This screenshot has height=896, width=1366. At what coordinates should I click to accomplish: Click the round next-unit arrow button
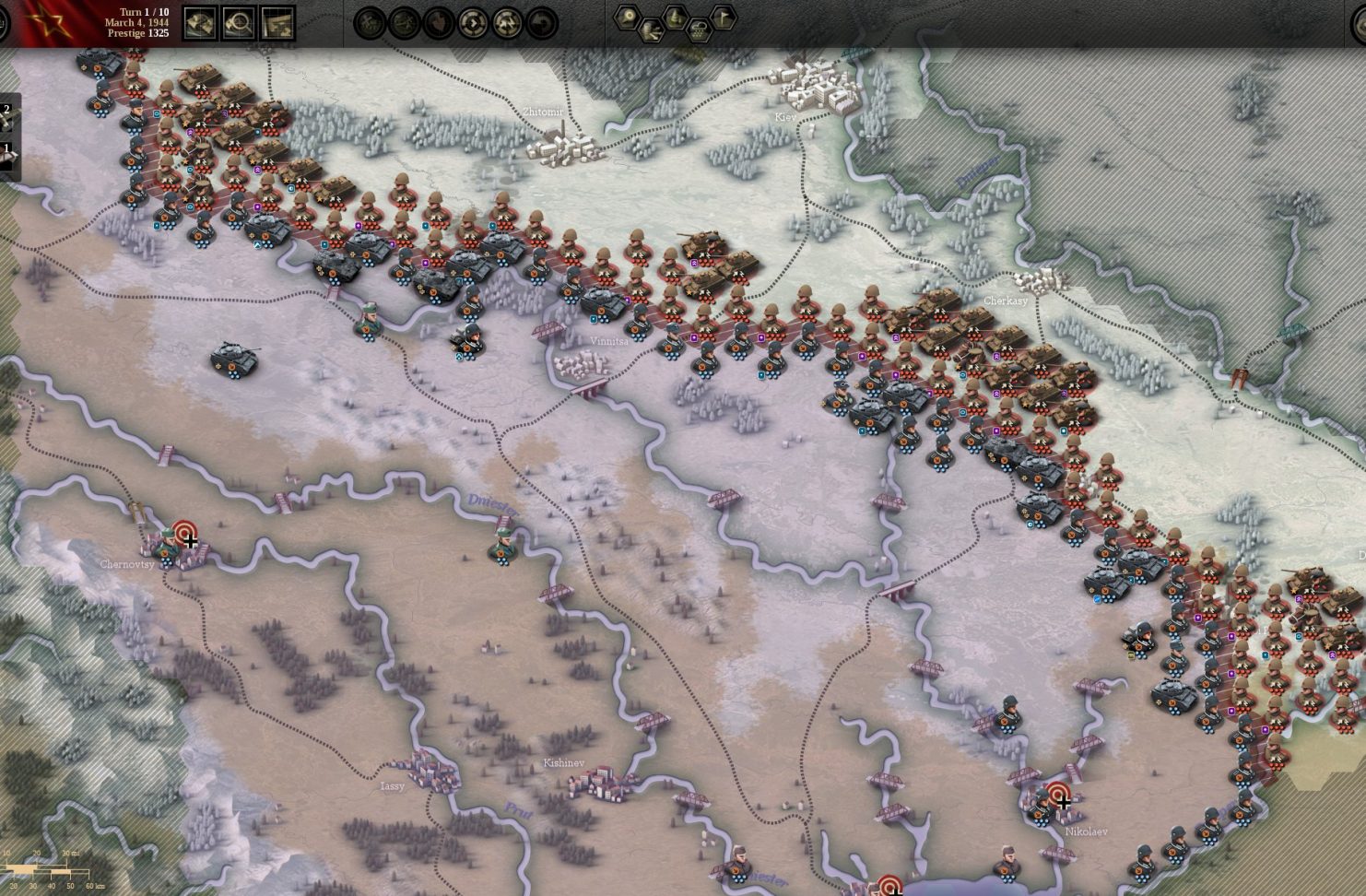pyautogui.click(x=474, y=22)
